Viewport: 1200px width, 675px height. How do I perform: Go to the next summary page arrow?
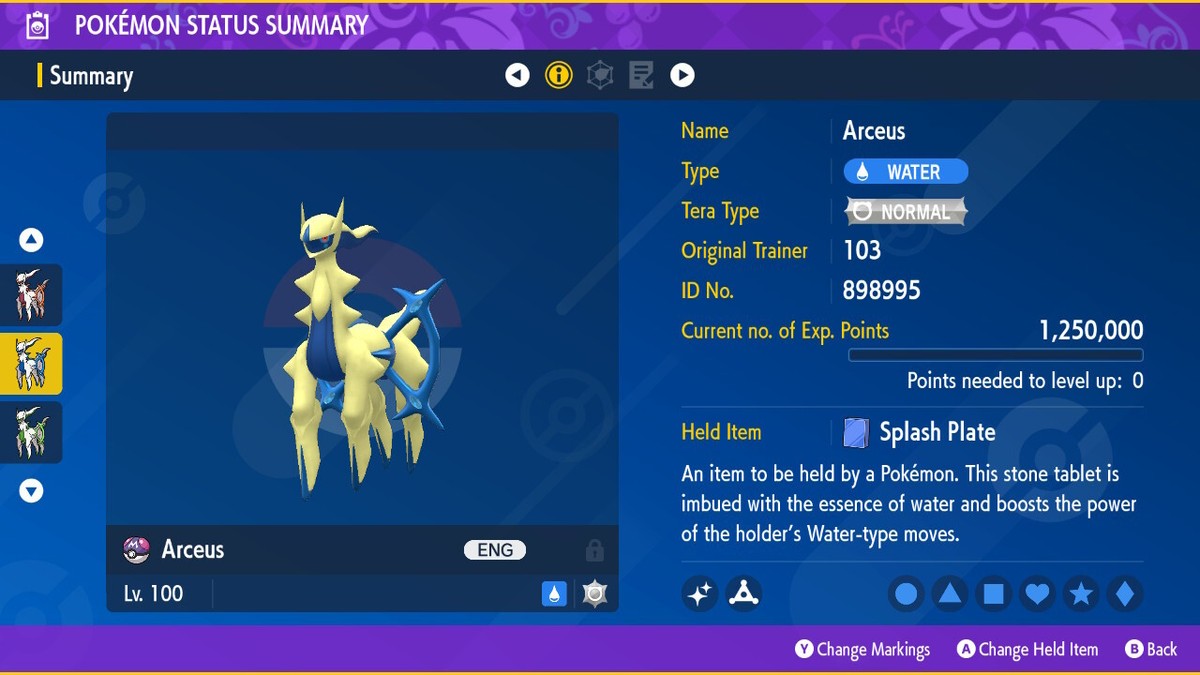pos(682,75)
